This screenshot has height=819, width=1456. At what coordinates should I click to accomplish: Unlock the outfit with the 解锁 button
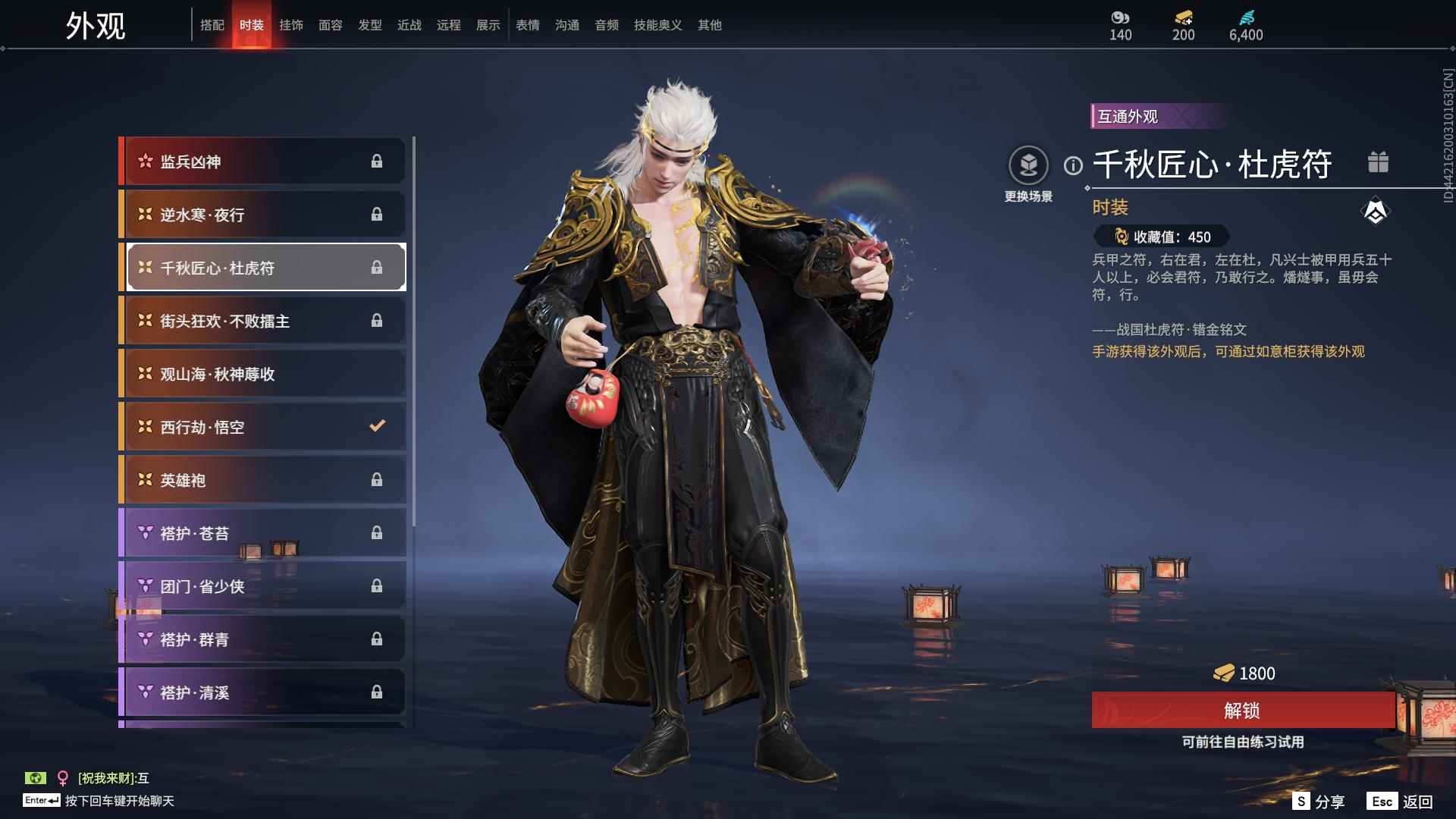coord(1242,711)
